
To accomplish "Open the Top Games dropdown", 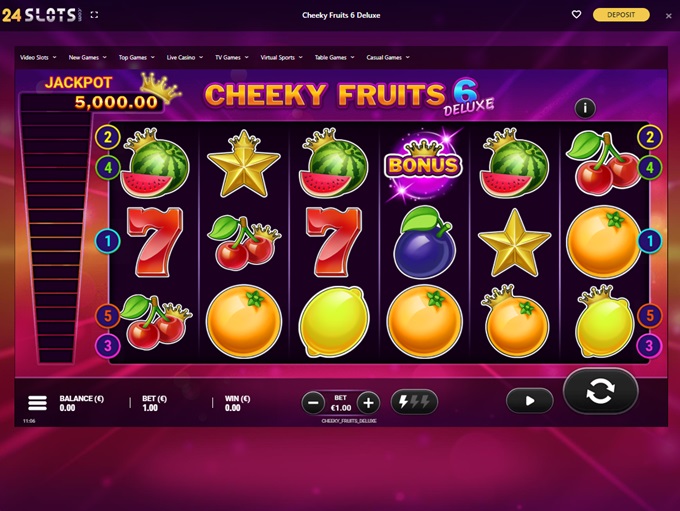I will click(137, 58).
